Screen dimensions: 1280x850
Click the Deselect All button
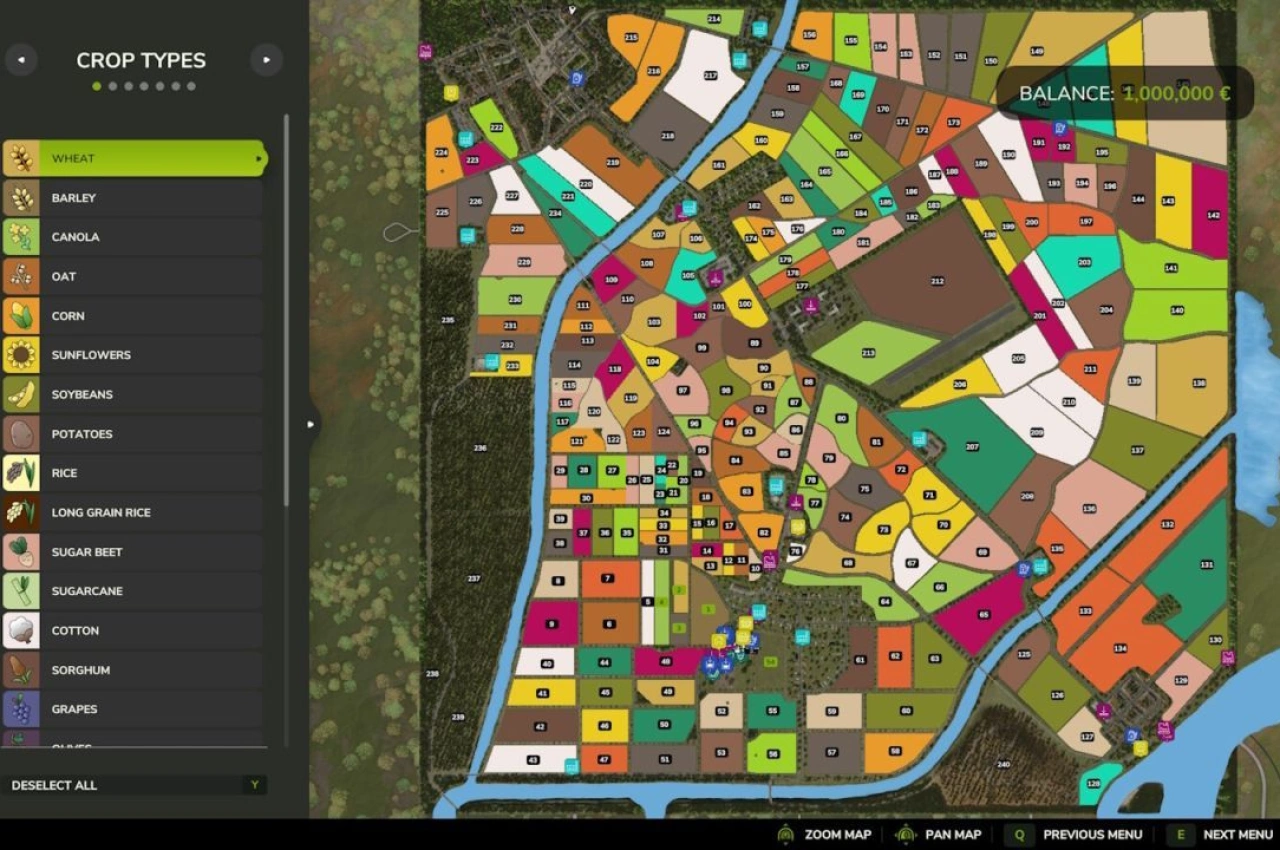pos(135,785)
